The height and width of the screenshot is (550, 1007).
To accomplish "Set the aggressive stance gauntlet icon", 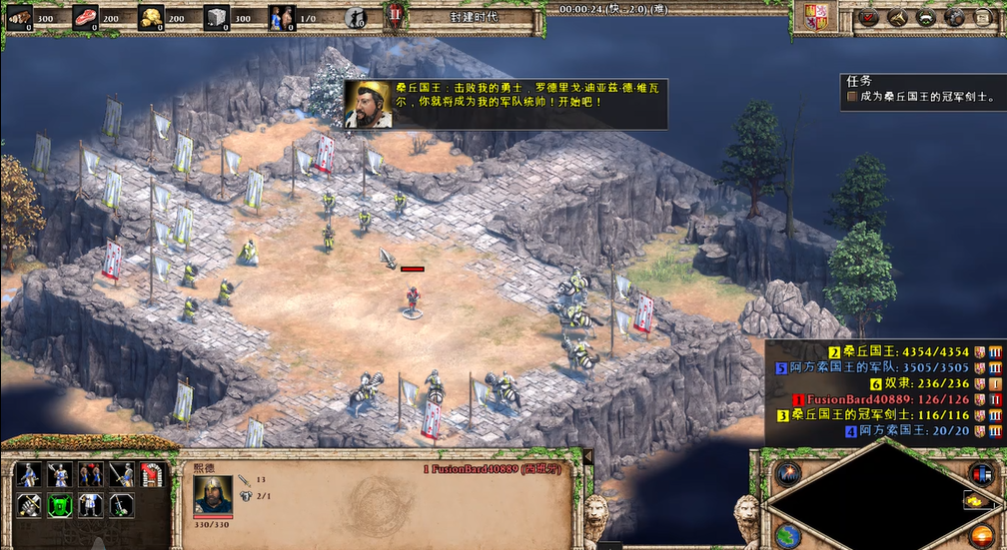I will click(28, 505).
